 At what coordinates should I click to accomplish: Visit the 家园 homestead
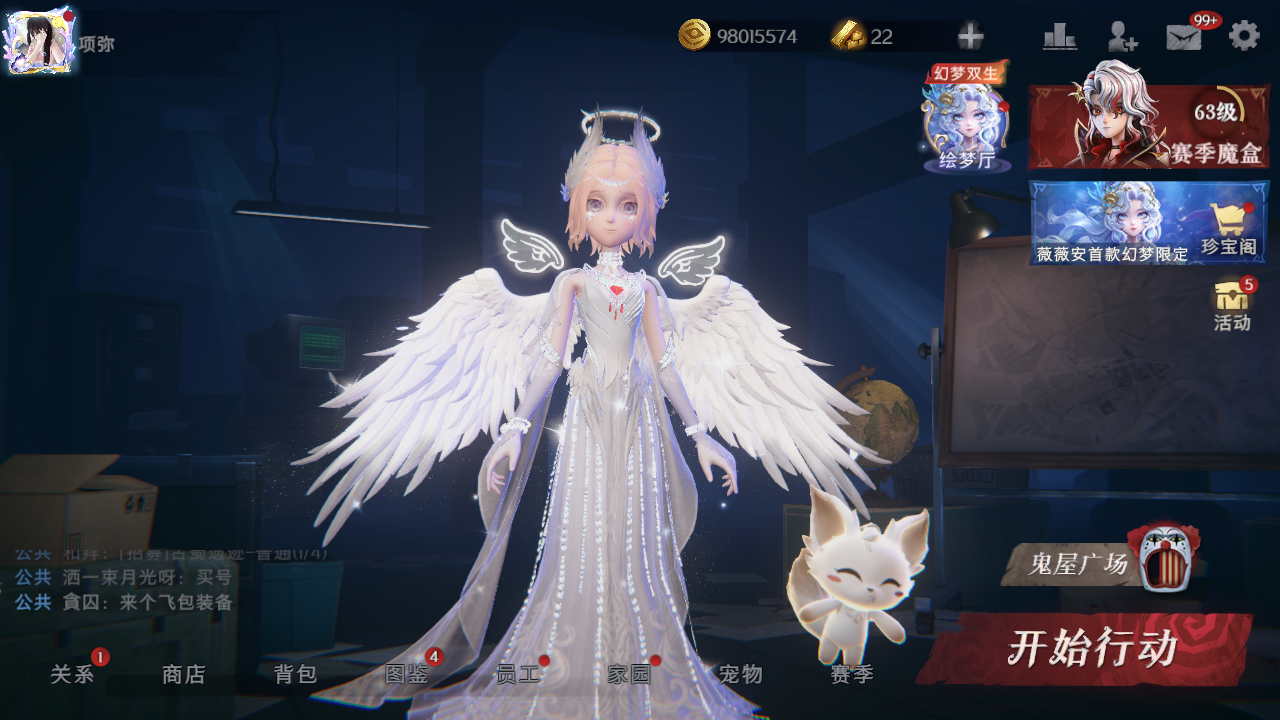629,674
